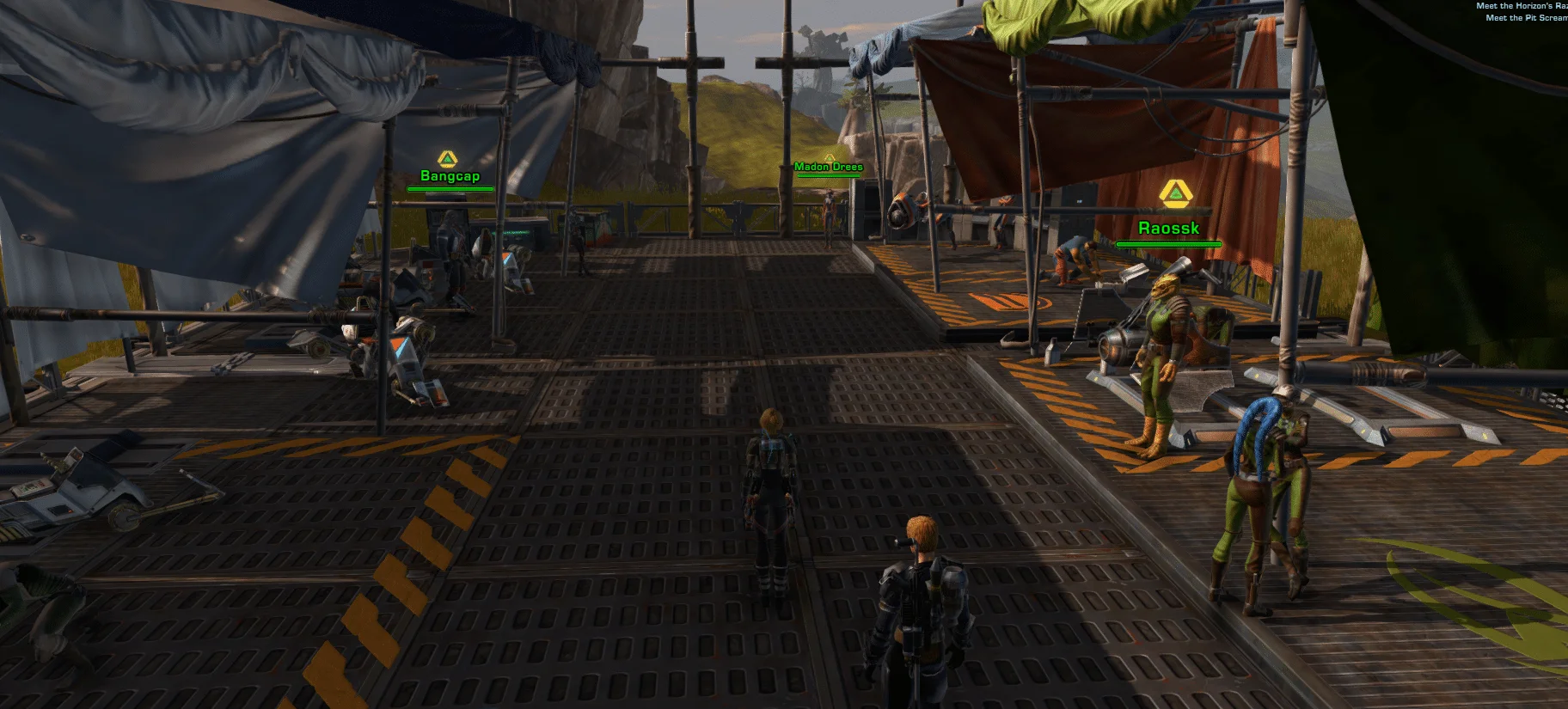Click the quest marker above Raossk
1568x709 pixels.
click(x=1174, y=194)
